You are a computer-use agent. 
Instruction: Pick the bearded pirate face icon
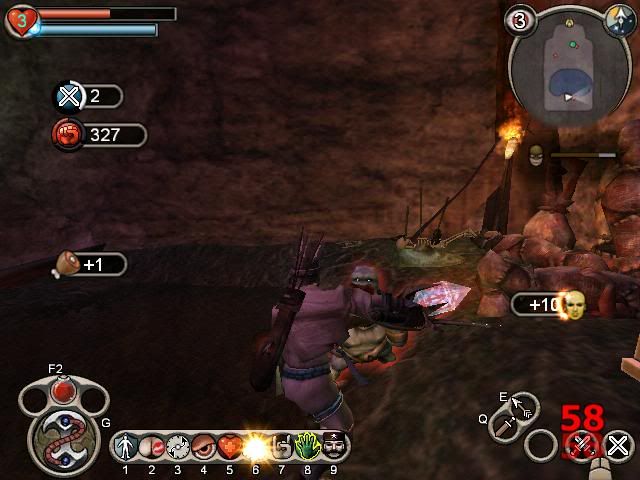point(334,446)
